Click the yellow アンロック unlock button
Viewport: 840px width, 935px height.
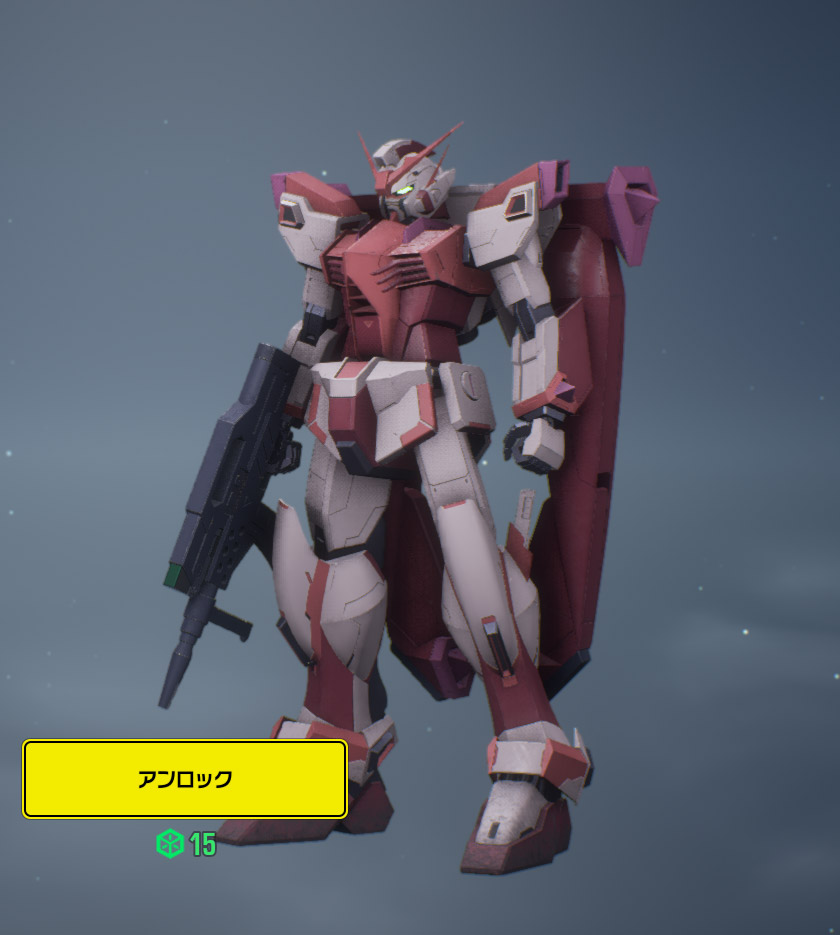pyautogui.click(x=185, y=779)
